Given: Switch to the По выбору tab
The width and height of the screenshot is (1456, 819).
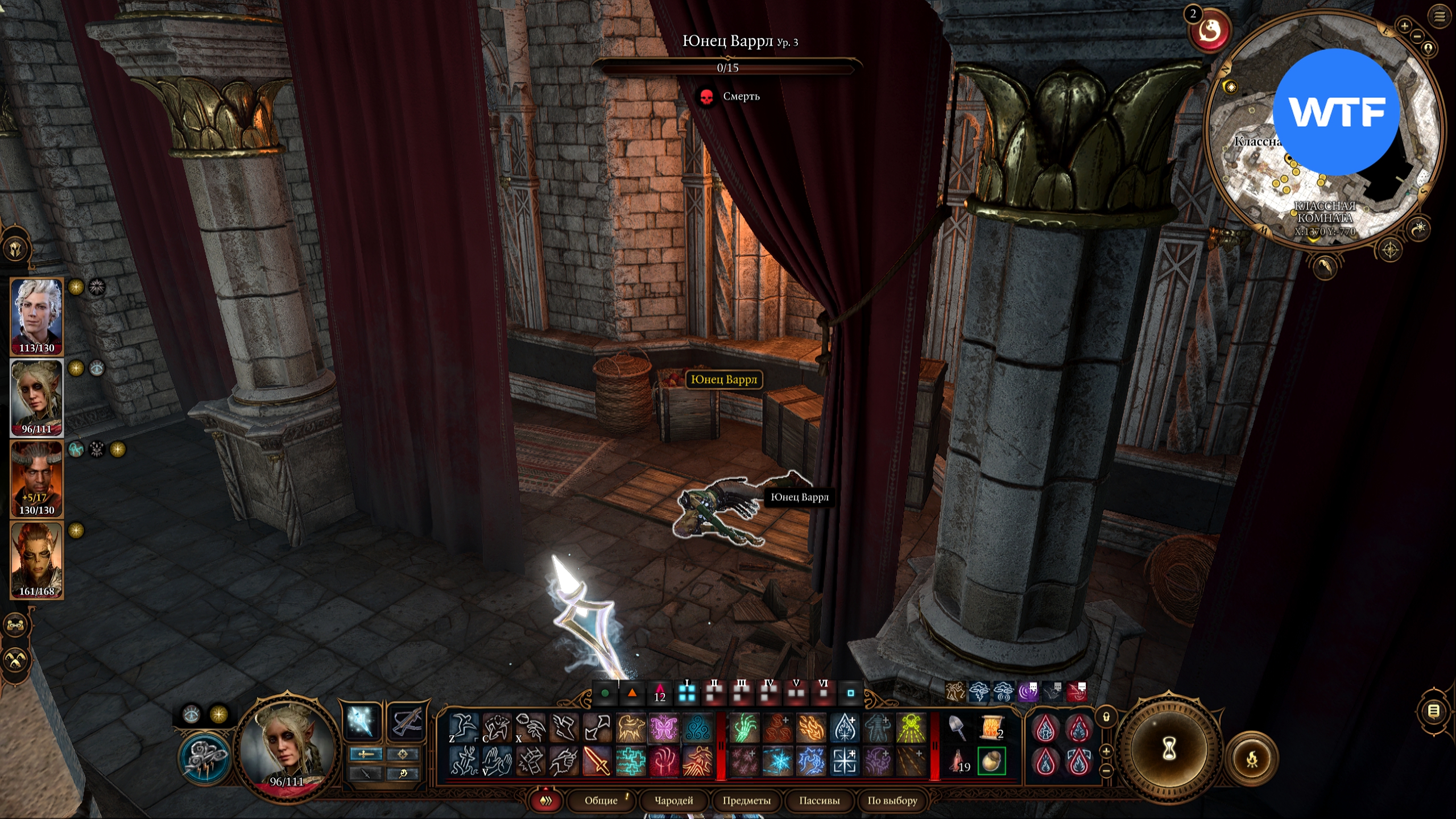Looking at the screenshot, I should point(892,800).
